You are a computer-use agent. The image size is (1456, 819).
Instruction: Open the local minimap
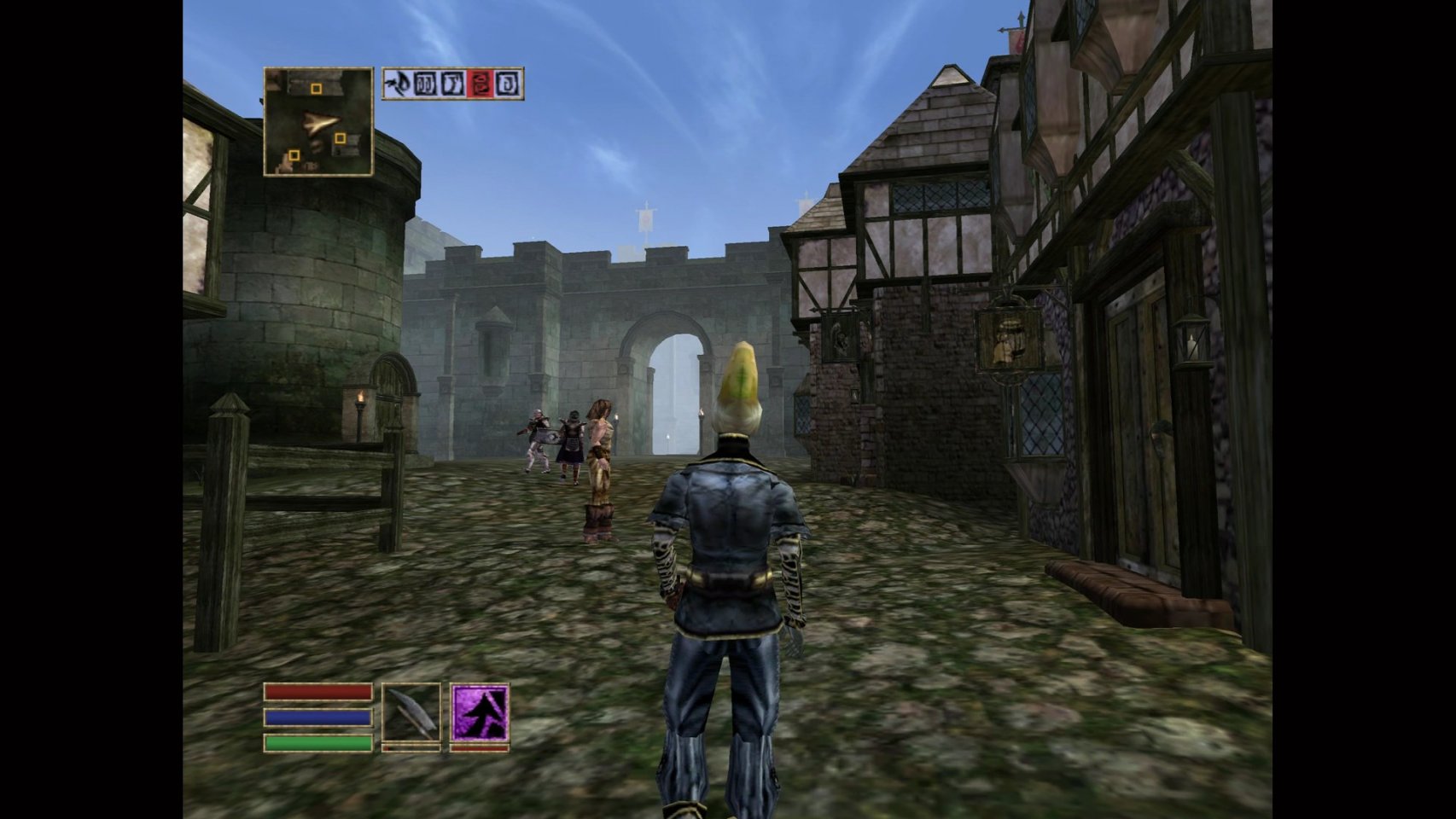[318, 122]
